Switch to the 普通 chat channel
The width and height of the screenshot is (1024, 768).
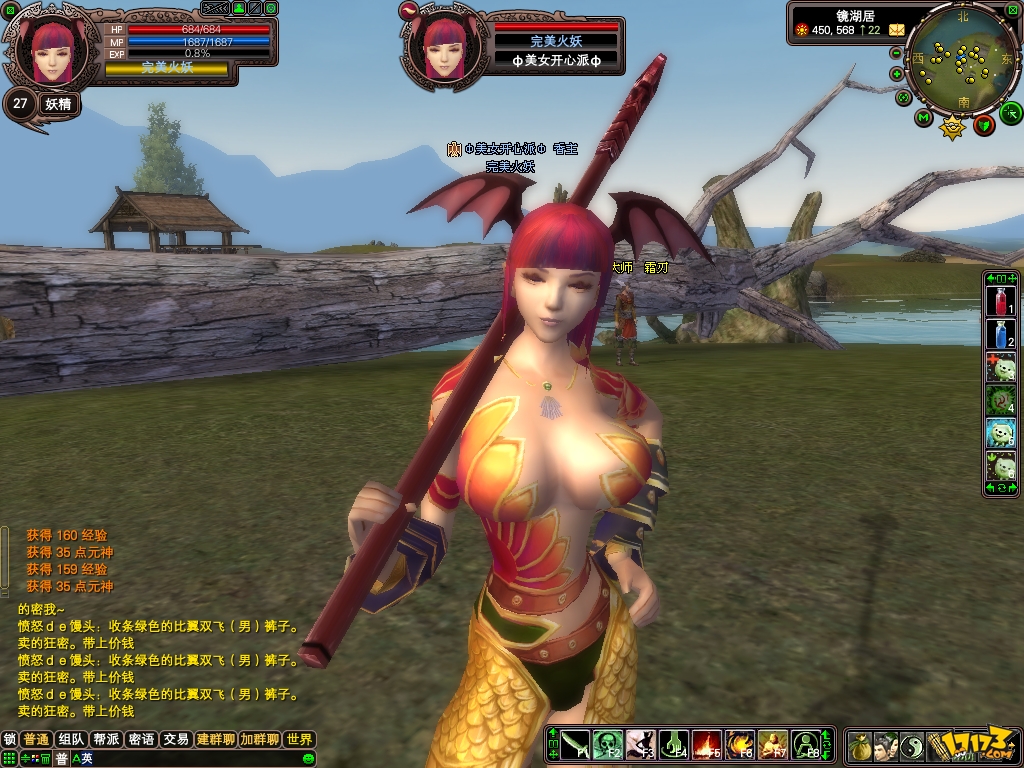37,740
